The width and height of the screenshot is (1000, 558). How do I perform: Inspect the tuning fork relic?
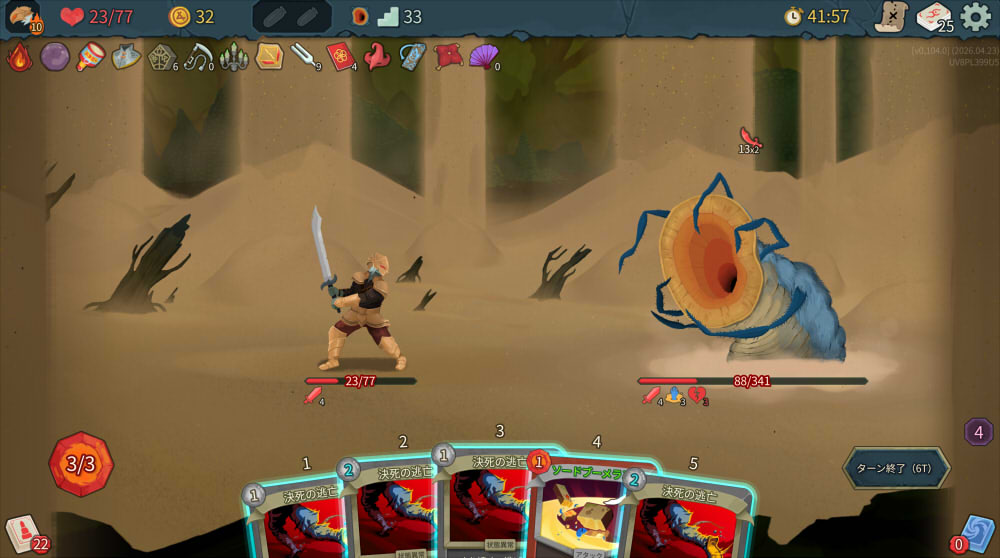point(303,56)
